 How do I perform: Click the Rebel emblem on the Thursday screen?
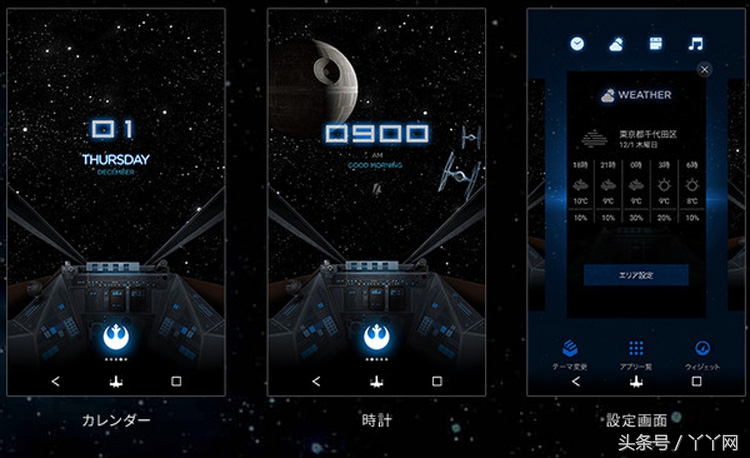(116, 337)
